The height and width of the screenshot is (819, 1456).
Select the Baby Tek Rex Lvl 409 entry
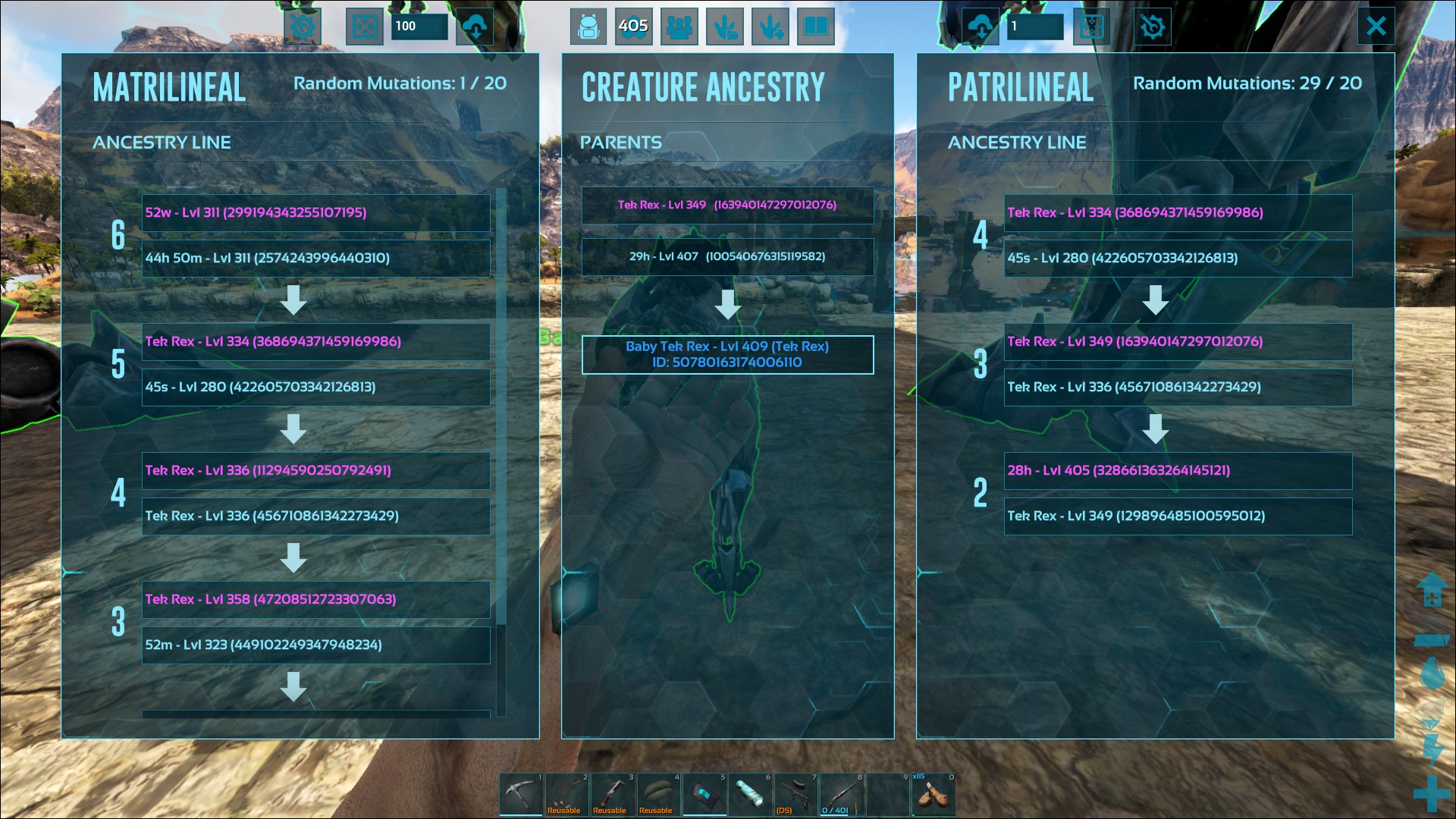point(727,354)
